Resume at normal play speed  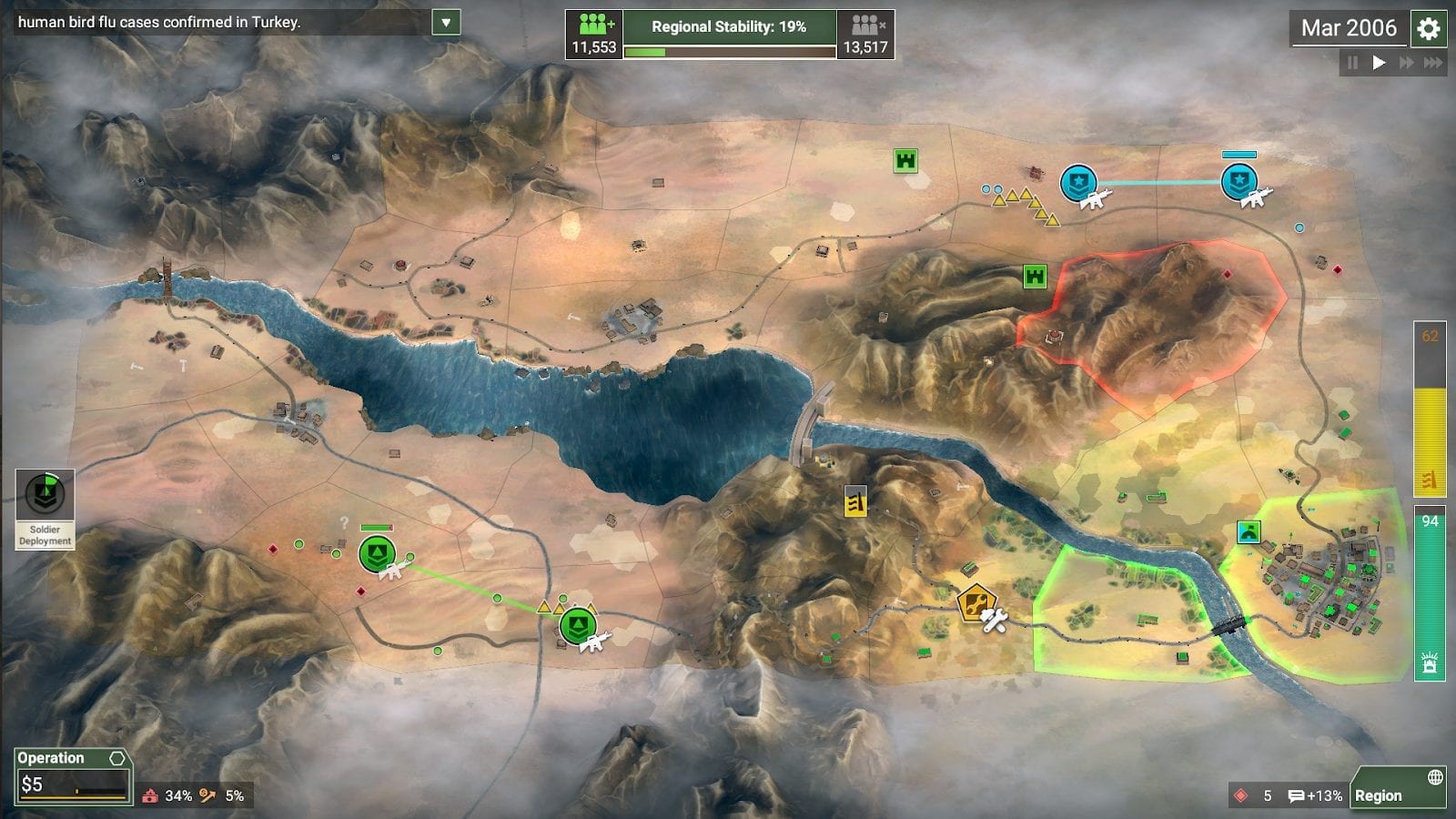[x=1379, y=63]
